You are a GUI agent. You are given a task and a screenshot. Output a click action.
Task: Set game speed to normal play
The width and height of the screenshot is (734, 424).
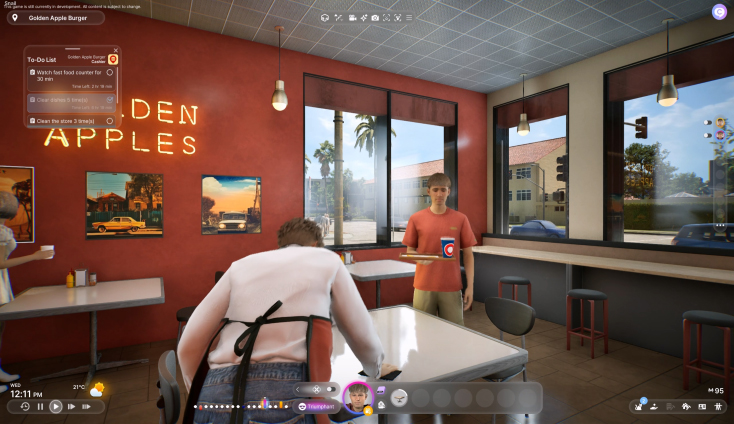(x=56, y=407)
